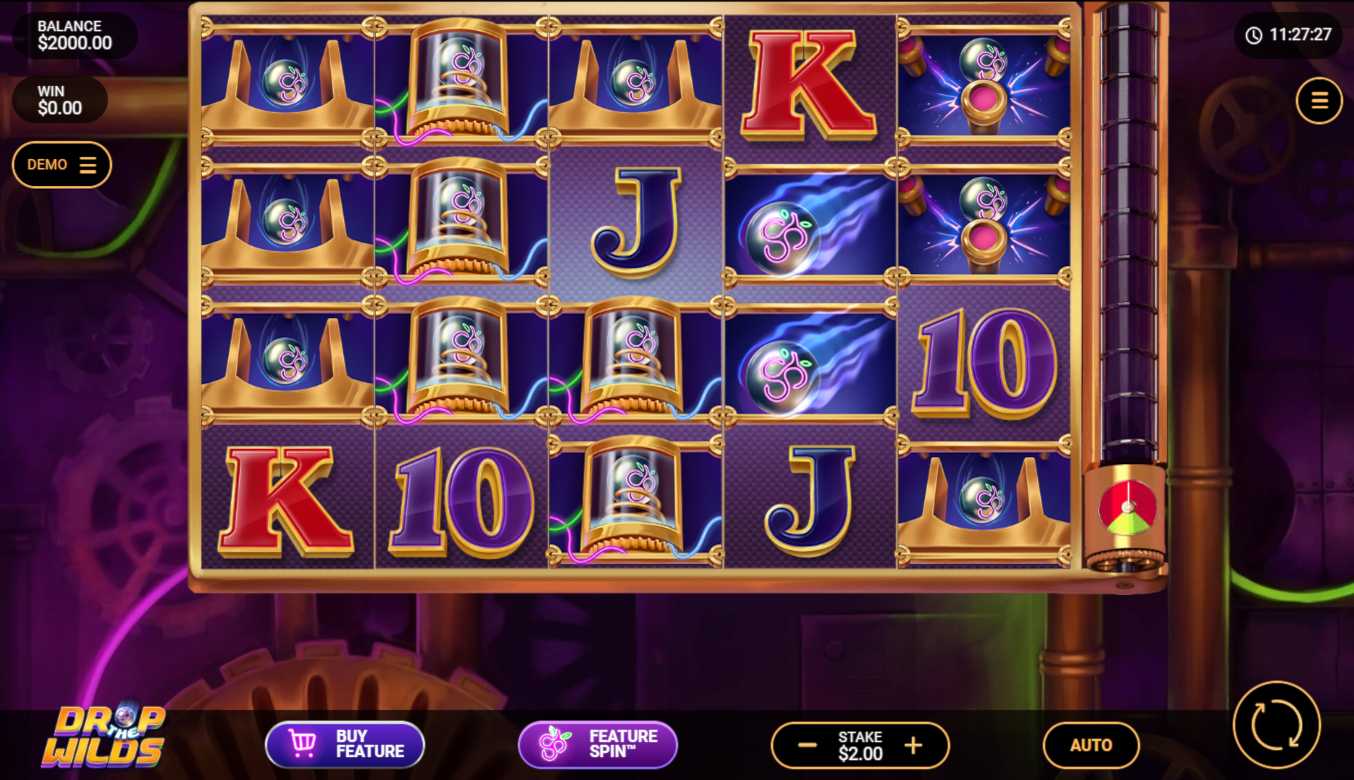
Task: Open the Auto spin options
Action: [1091, 745]
